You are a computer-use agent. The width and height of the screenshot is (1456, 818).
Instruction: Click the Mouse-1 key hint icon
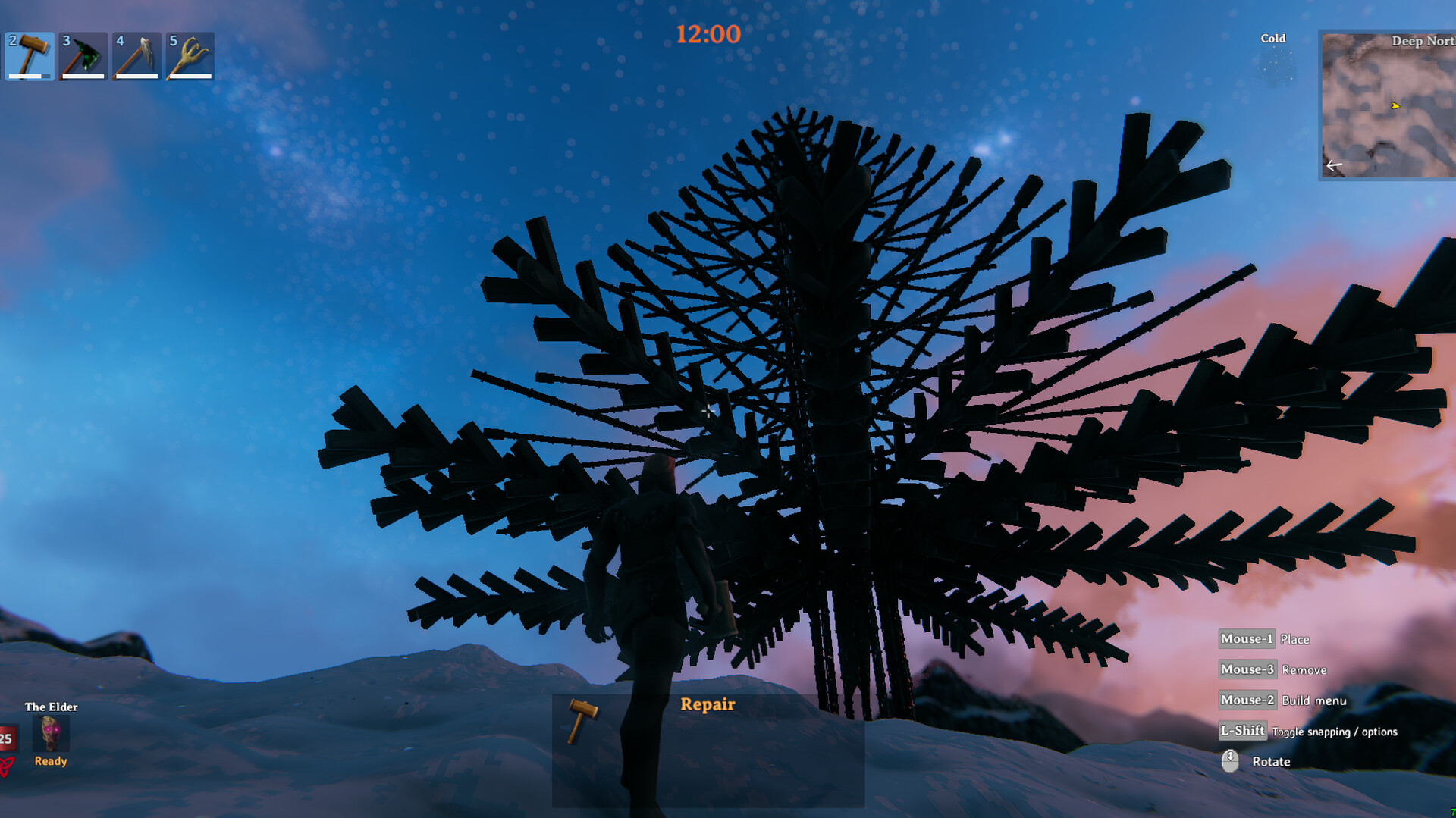click(x=1246, y=639)
